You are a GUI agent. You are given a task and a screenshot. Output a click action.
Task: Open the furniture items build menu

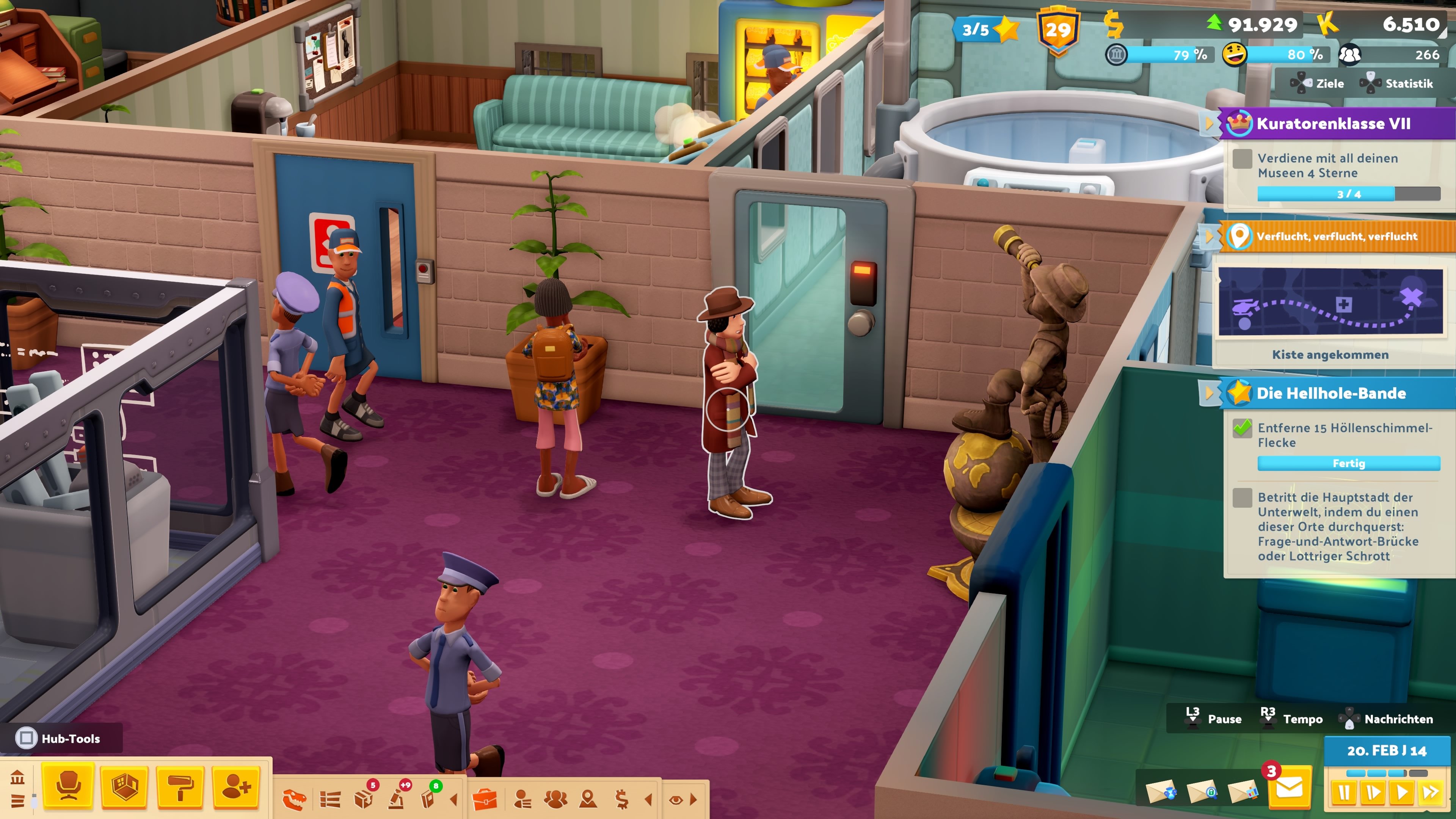tap(68, 786)
